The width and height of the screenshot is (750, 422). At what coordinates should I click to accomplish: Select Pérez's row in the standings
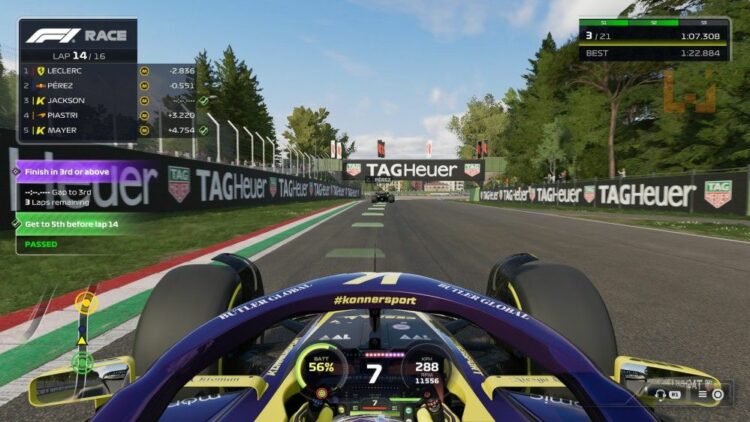[75, 86]
